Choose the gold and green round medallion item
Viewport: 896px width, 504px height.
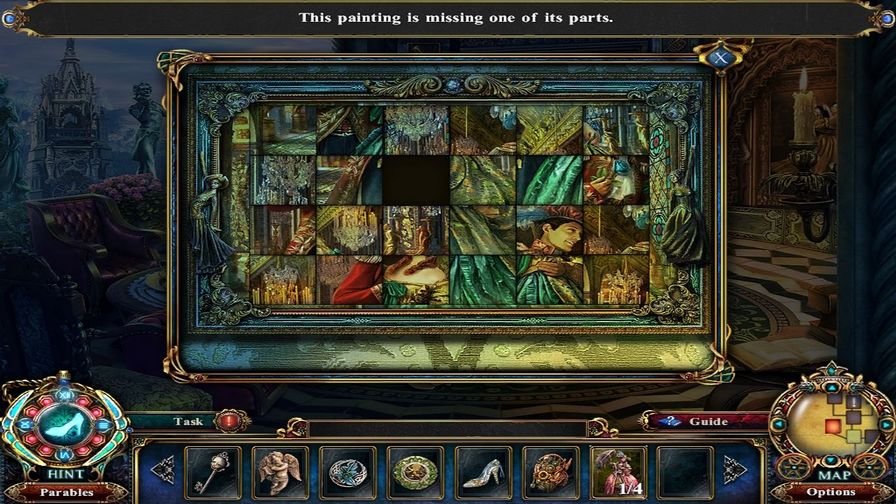pos(415,473)
